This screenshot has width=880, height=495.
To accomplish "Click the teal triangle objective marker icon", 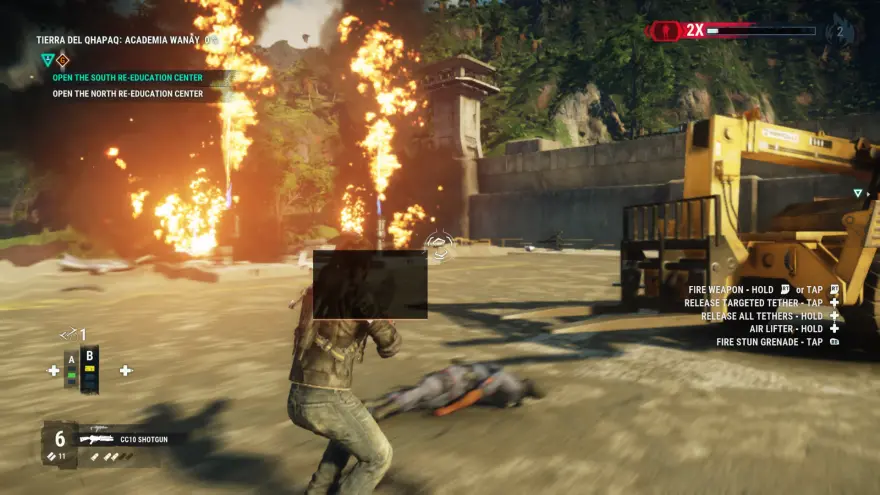I will point(46,59).
